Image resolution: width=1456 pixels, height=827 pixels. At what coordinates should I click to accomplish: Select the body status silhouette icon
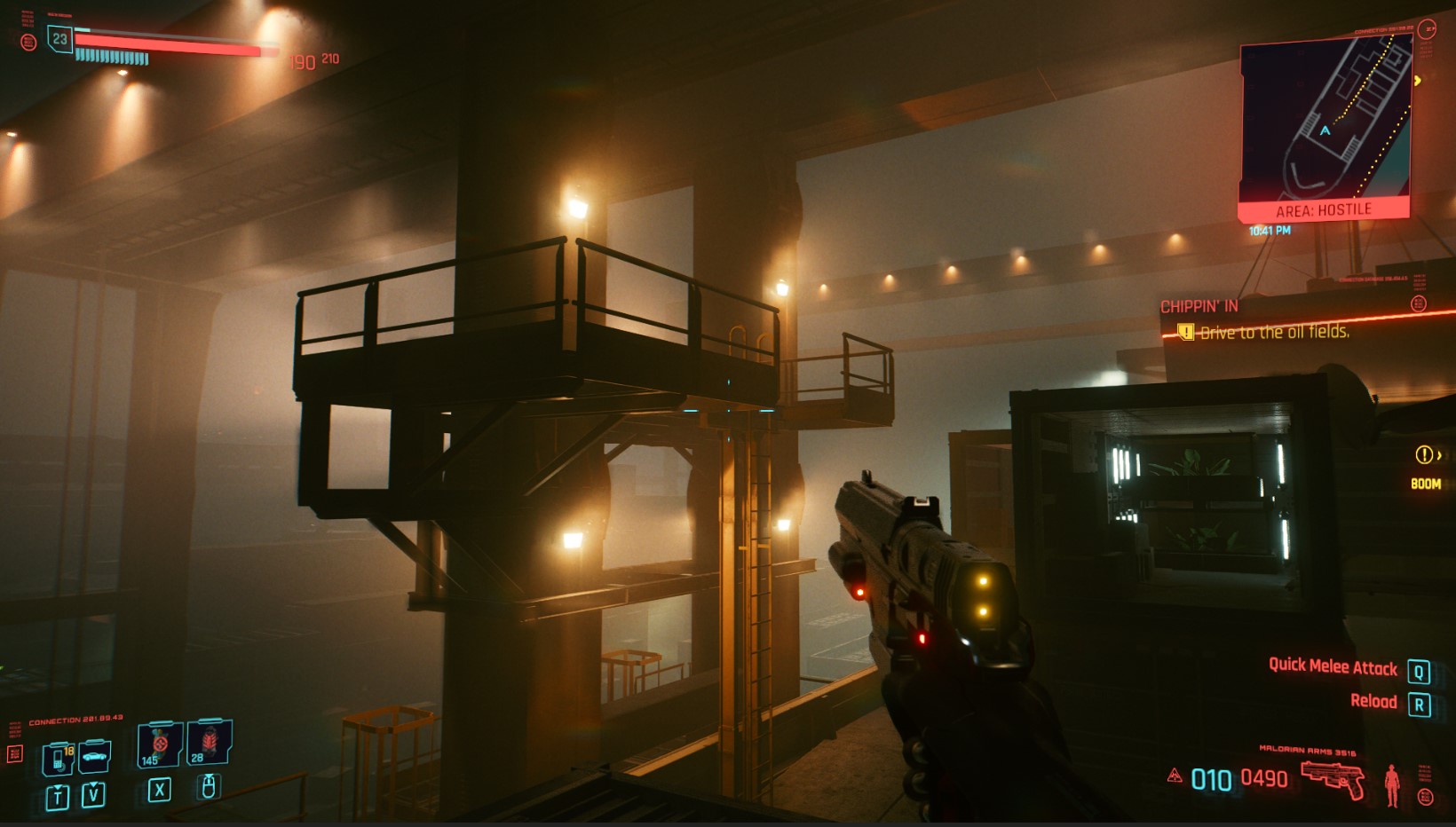(1391, 785)
